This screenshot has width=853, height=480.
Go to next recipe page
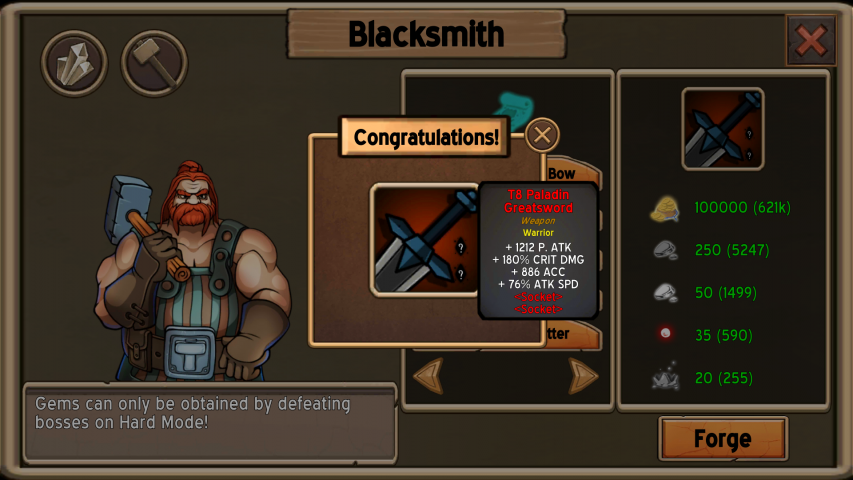(x=584, y=376)
